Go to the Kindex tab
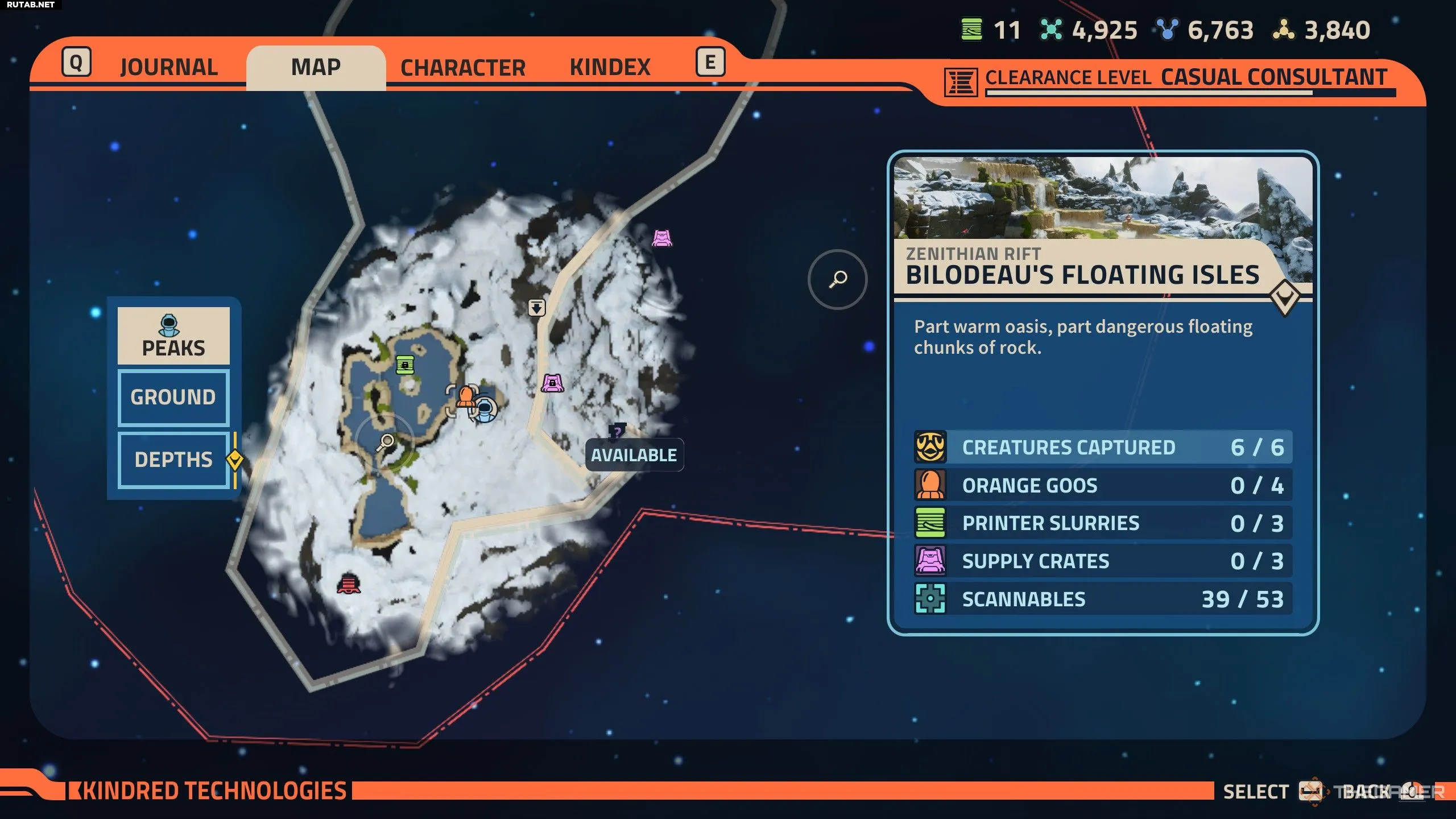 (x=610, y=67)
